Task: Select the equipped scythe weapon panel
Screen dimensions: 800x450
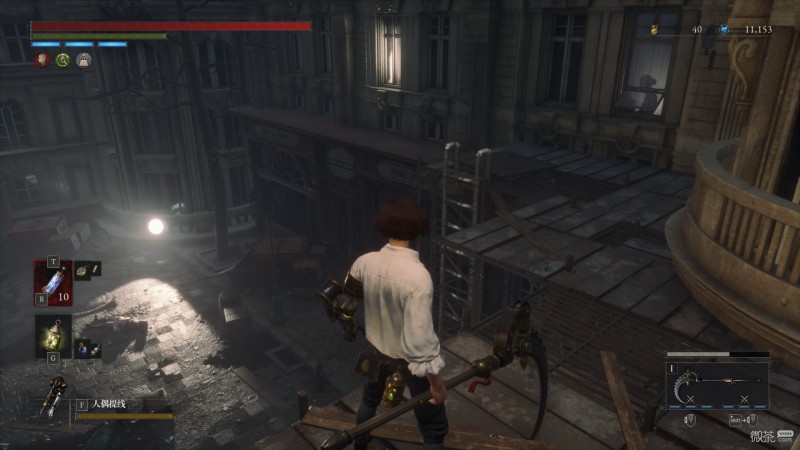Action: click(717, 384)
